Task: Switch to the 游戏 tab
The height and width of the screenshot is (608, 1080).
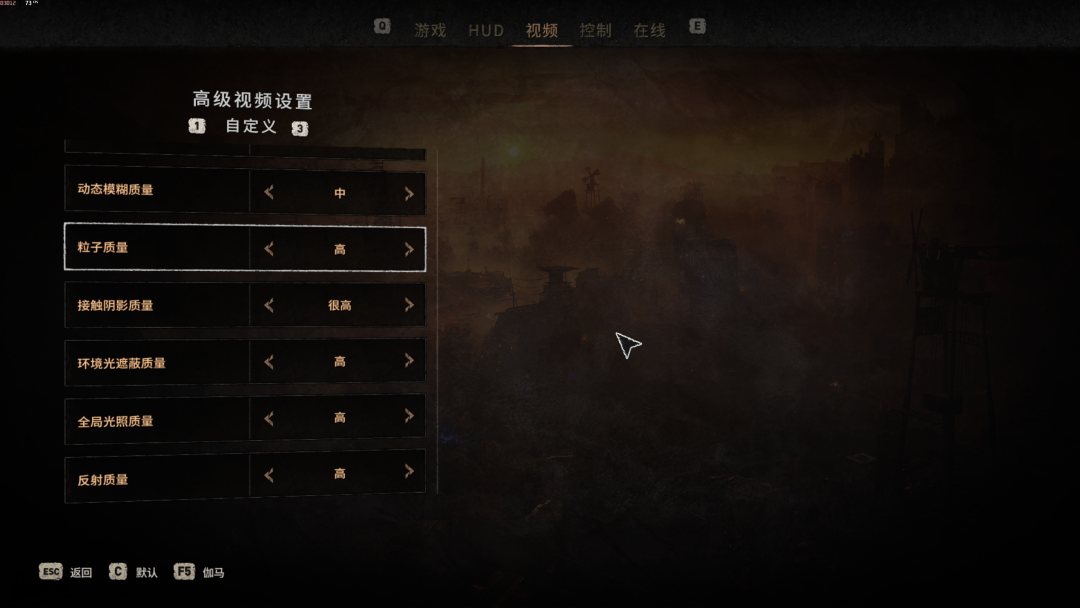Action: (x=430, y=30)
